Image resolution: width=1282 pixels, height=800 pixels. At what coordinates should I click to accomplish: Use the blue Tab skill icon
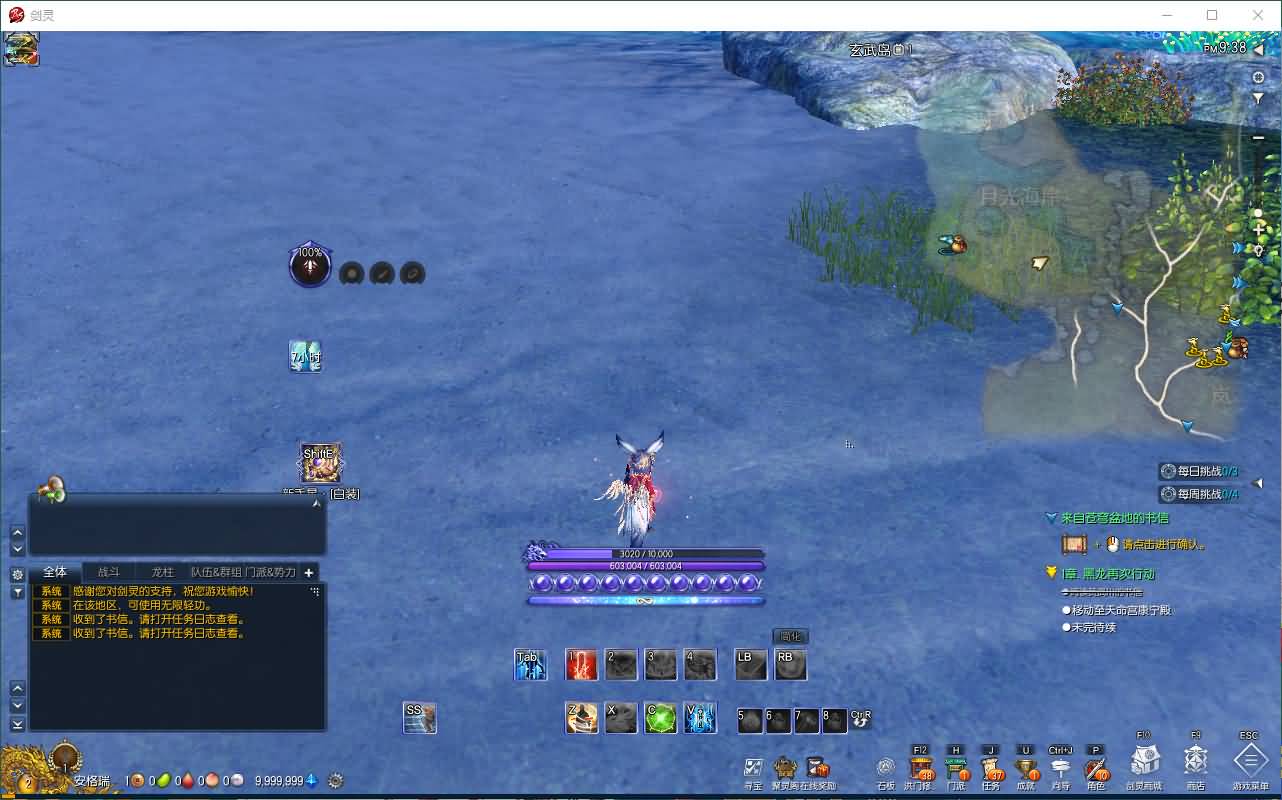tap(530, 665)
